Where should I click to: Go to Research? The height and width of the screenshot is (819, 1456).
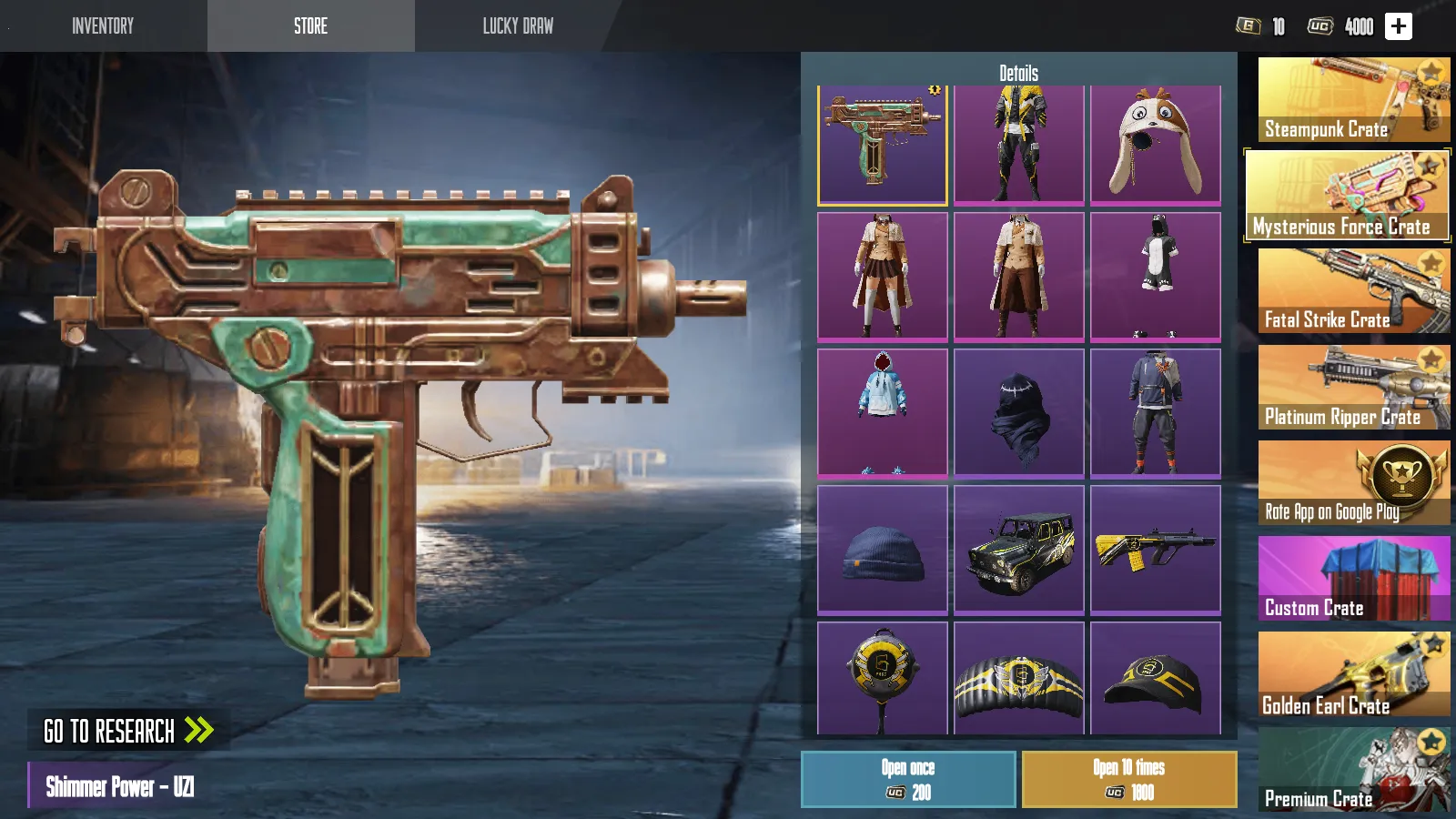click(128, 731)
